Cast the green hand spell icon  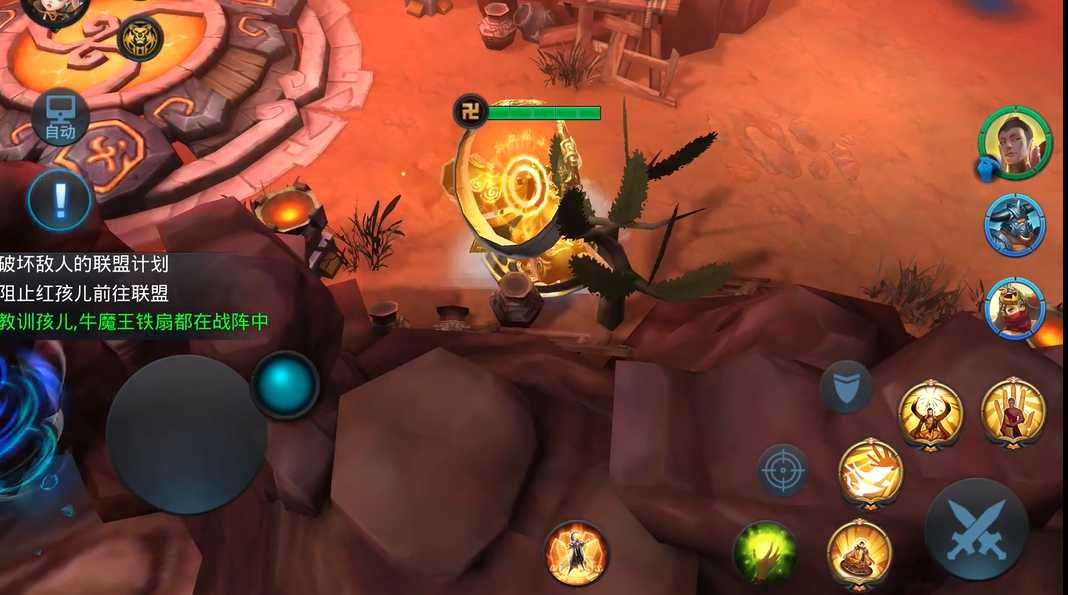click(765, 552)
